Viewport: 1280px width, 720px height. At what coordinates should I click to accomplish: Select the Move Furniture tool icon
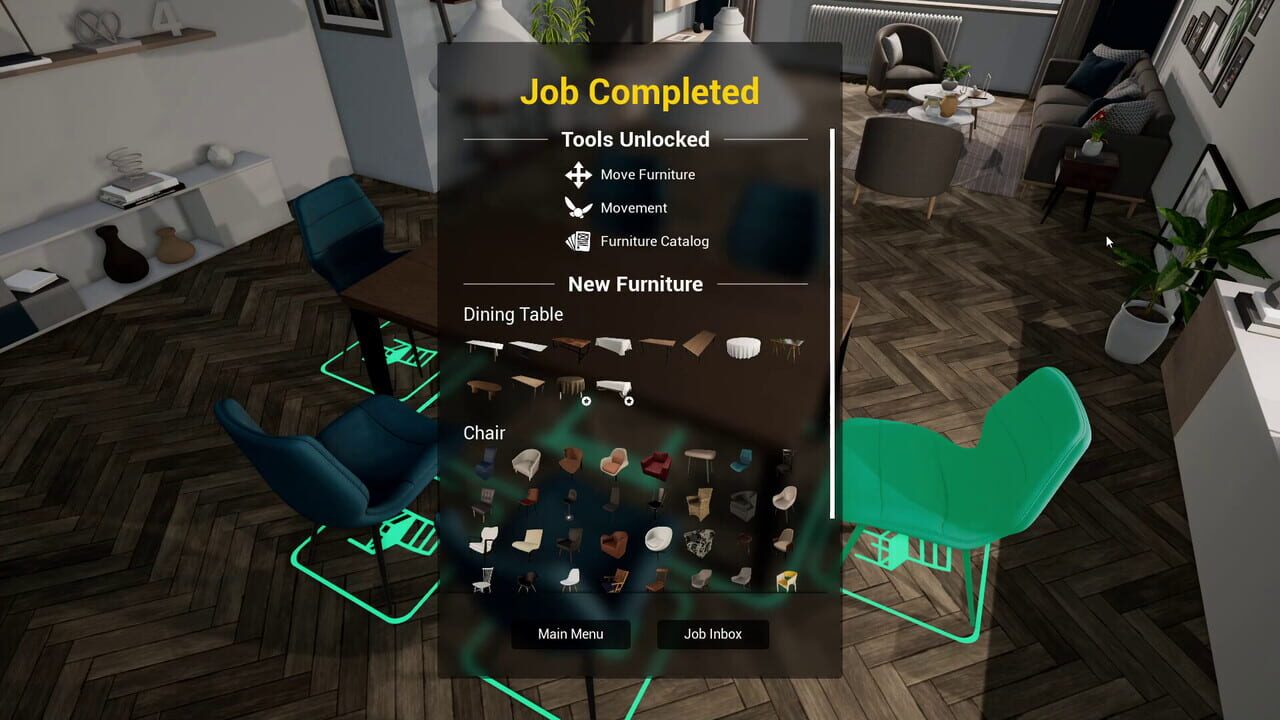tap(576, 174)
